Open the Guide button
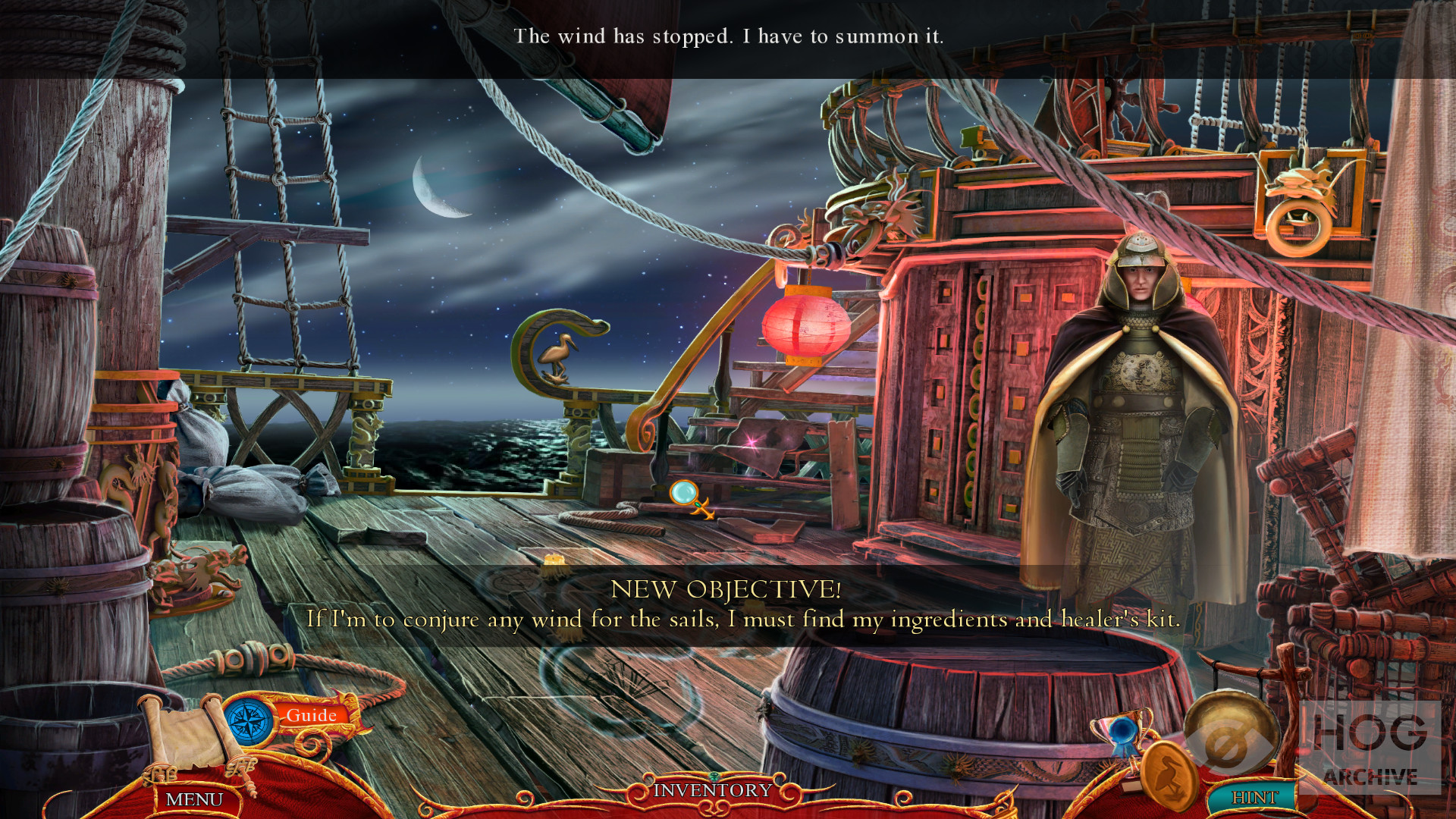The height and width of the screenshot is (819, 1456). click(312, 715)
